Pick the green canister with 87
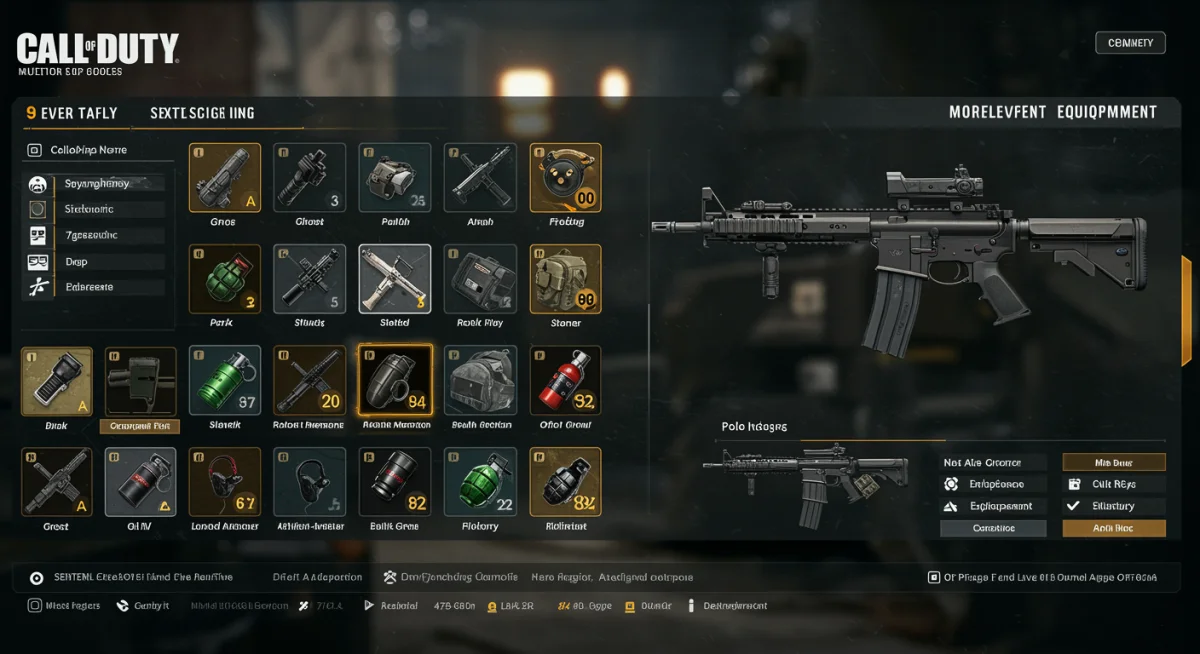This screenshot has height=654, width=1200. click(225, 381)
